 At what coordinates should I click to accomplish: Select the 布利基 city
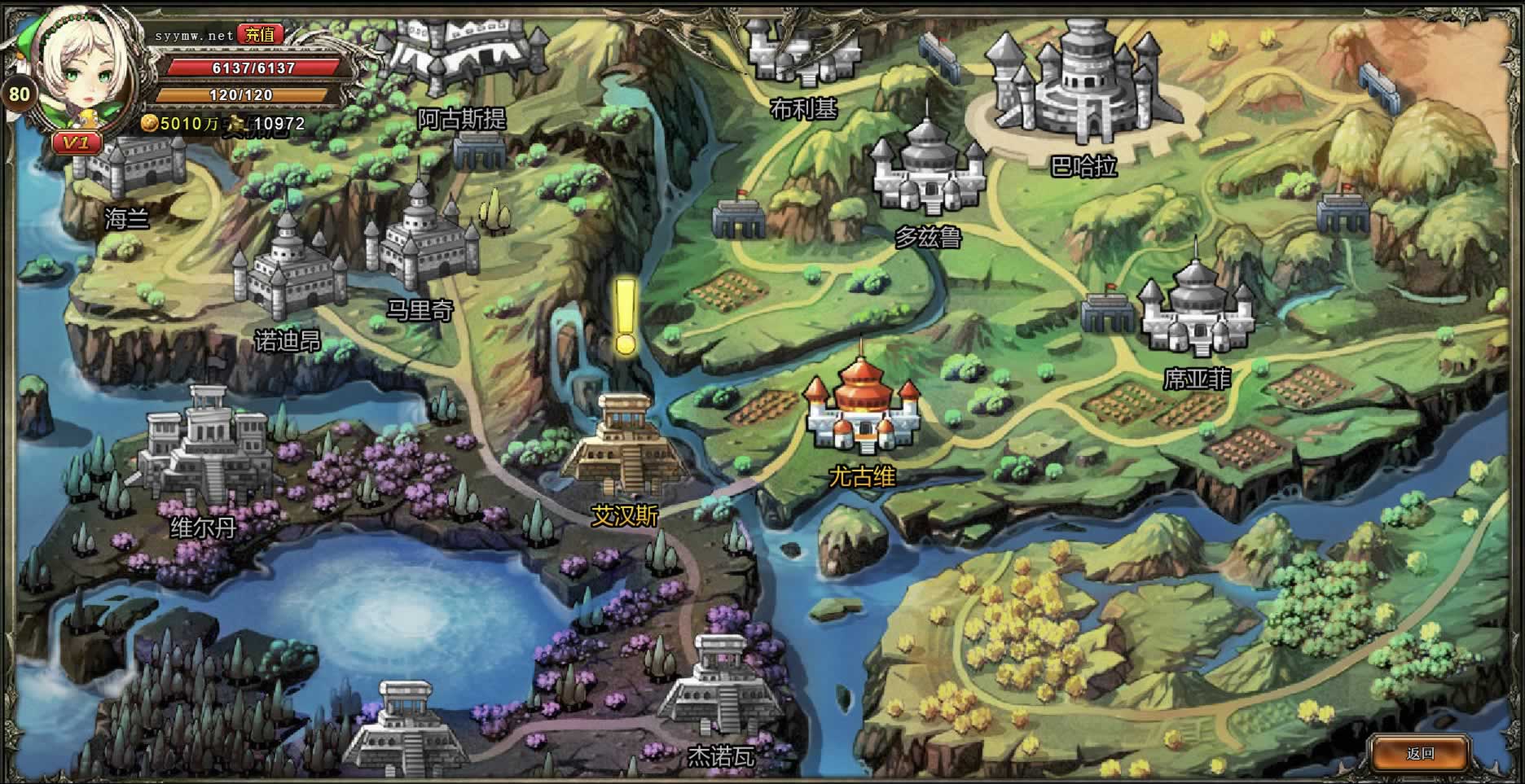[802, 50]
